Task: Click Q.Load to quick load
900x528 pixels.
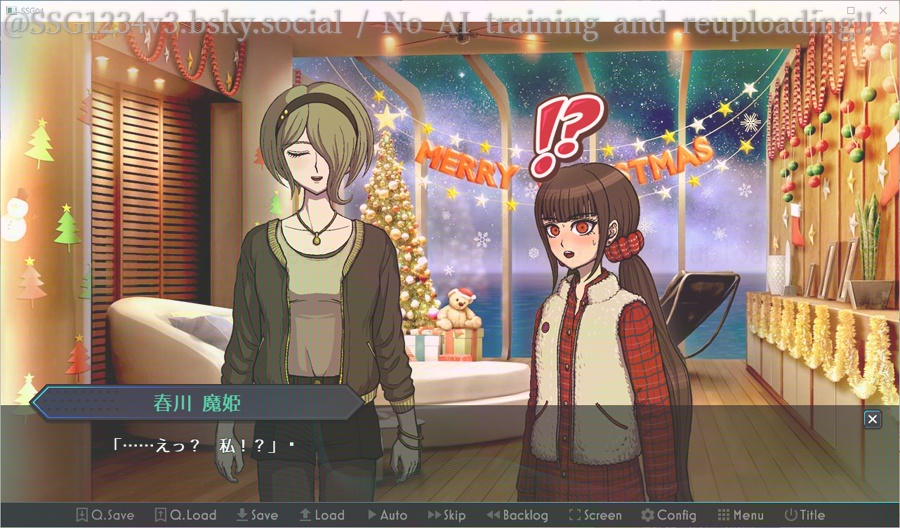Action: (x=185, y=515)
